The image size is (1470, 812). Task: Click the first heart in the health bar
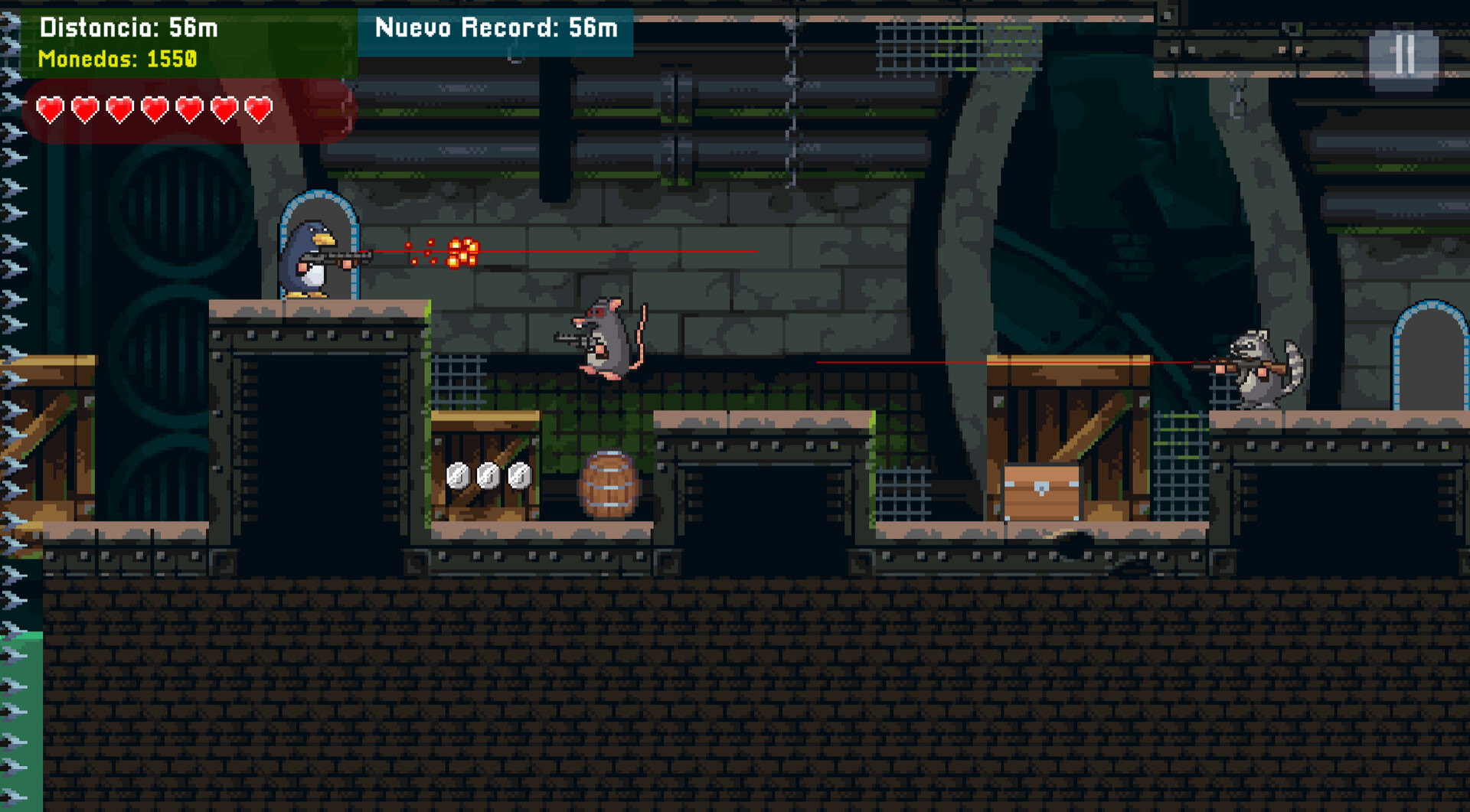pos(51,109)
